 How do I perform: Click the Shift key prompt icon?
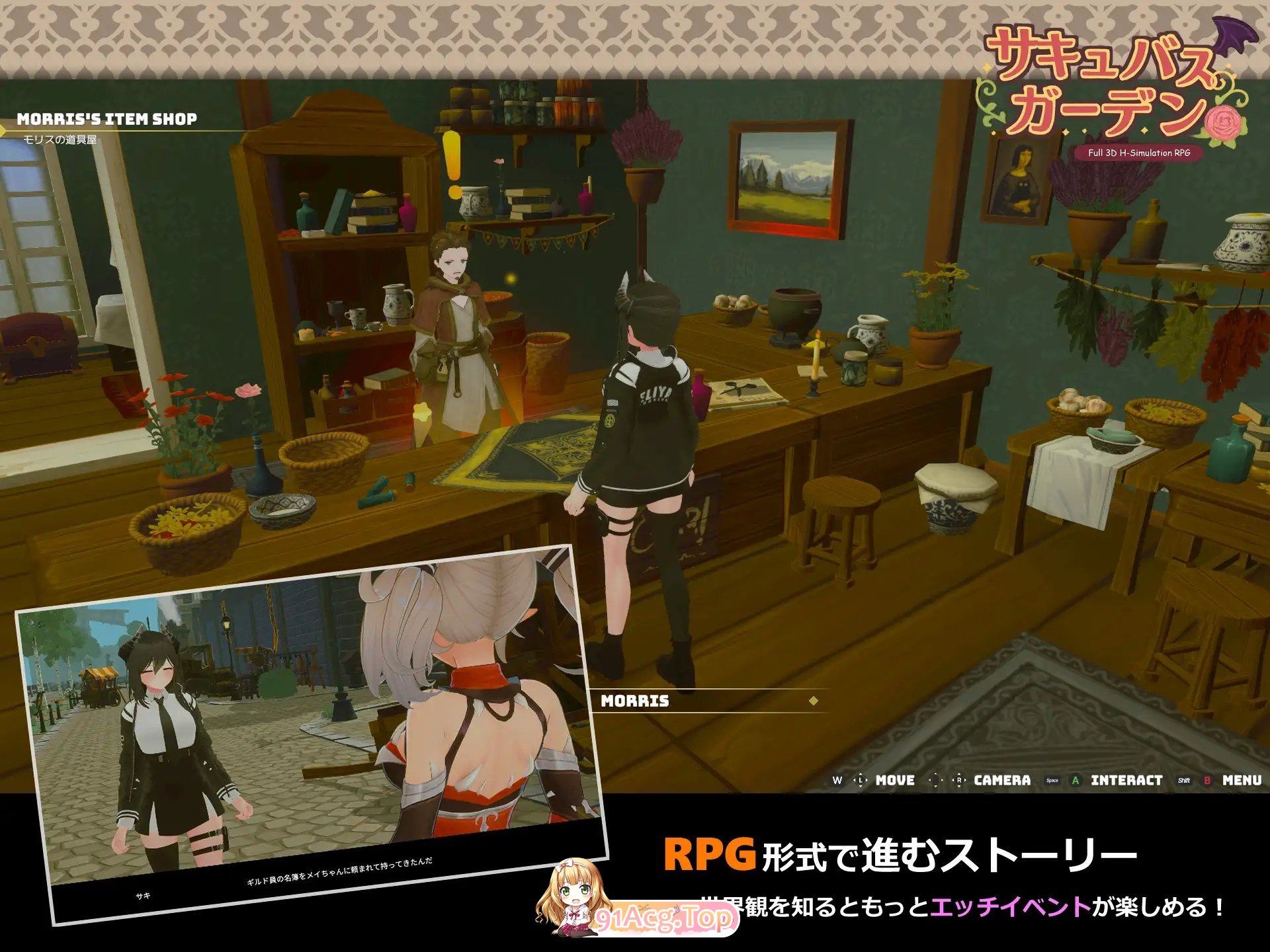coord(1184,780)
